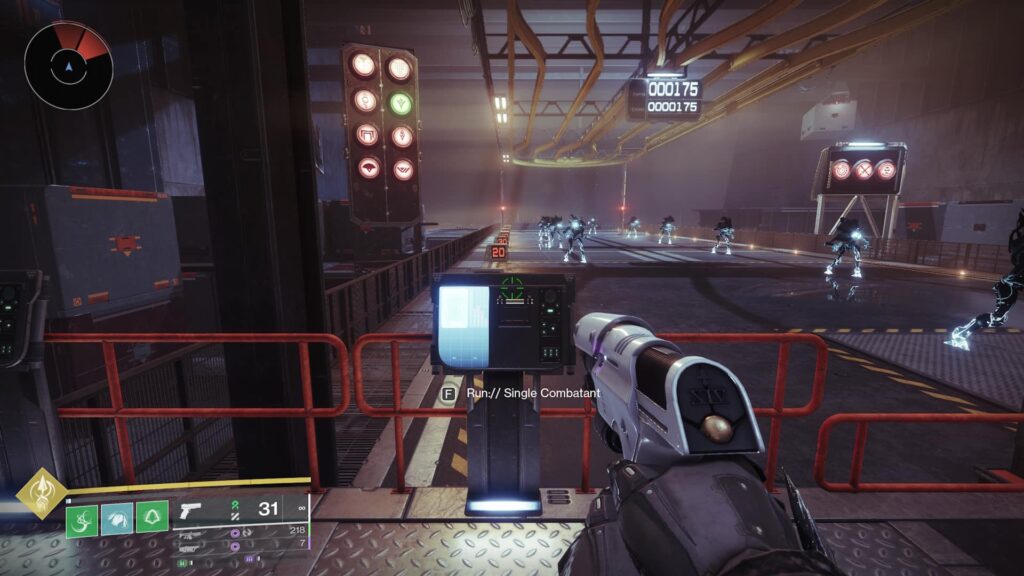
Task: Trigger the green class ability icon
Action: coord(151,516)
